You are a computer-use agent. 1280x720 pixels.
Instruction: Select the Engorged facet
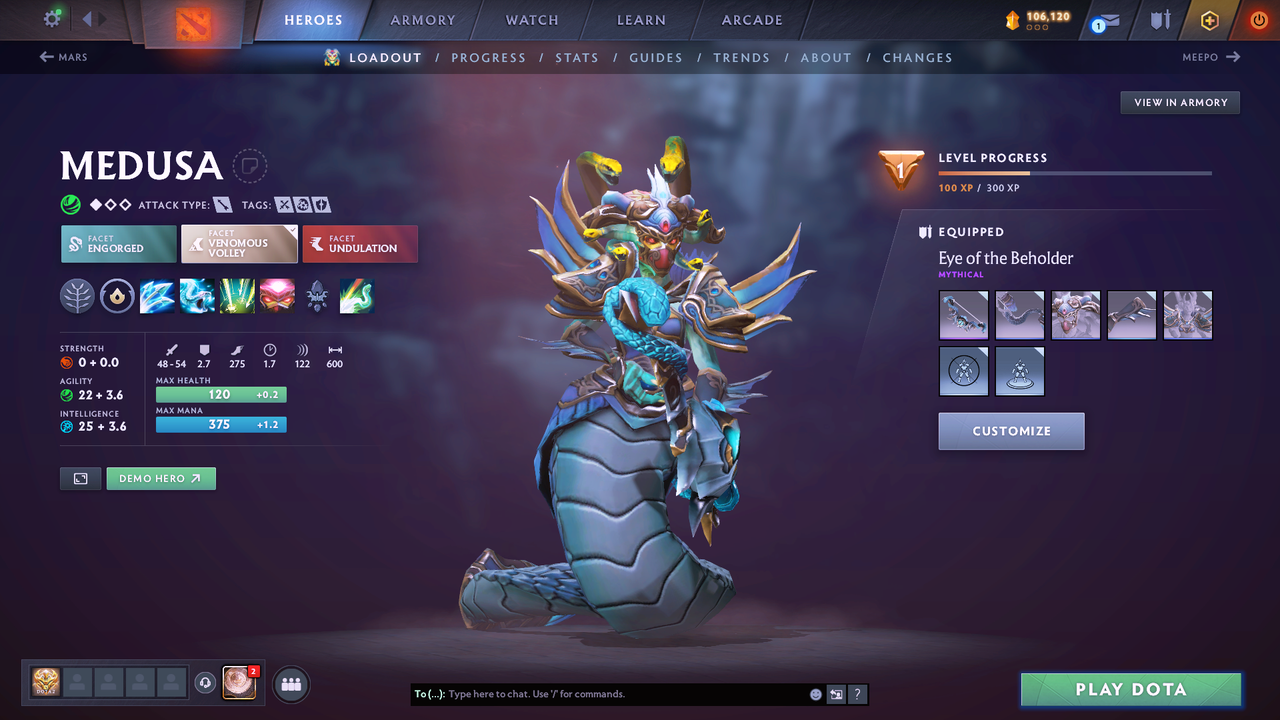tap(118, 243)
